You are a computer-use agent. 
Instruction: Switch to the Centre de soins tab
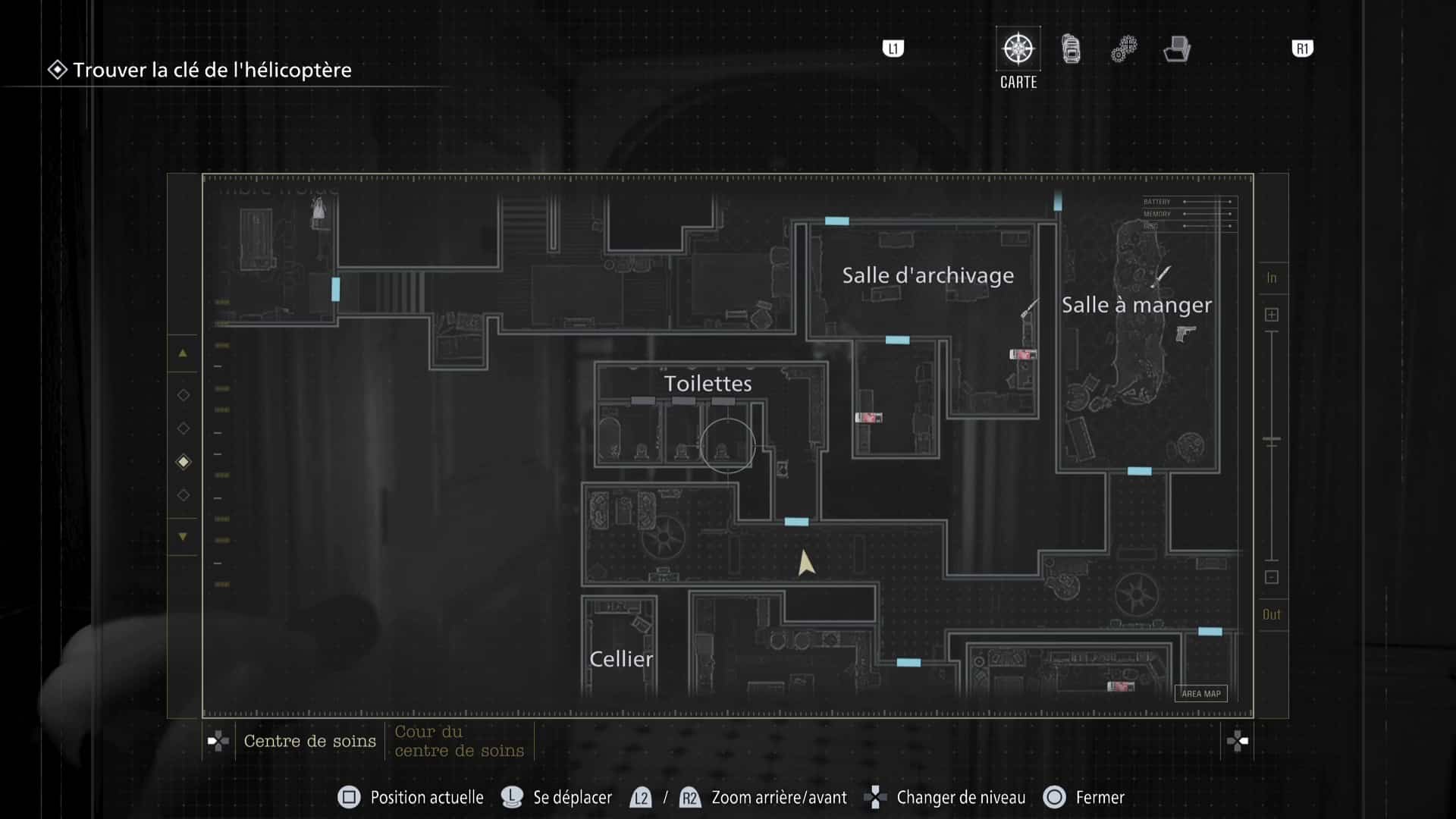coord(308,741)
